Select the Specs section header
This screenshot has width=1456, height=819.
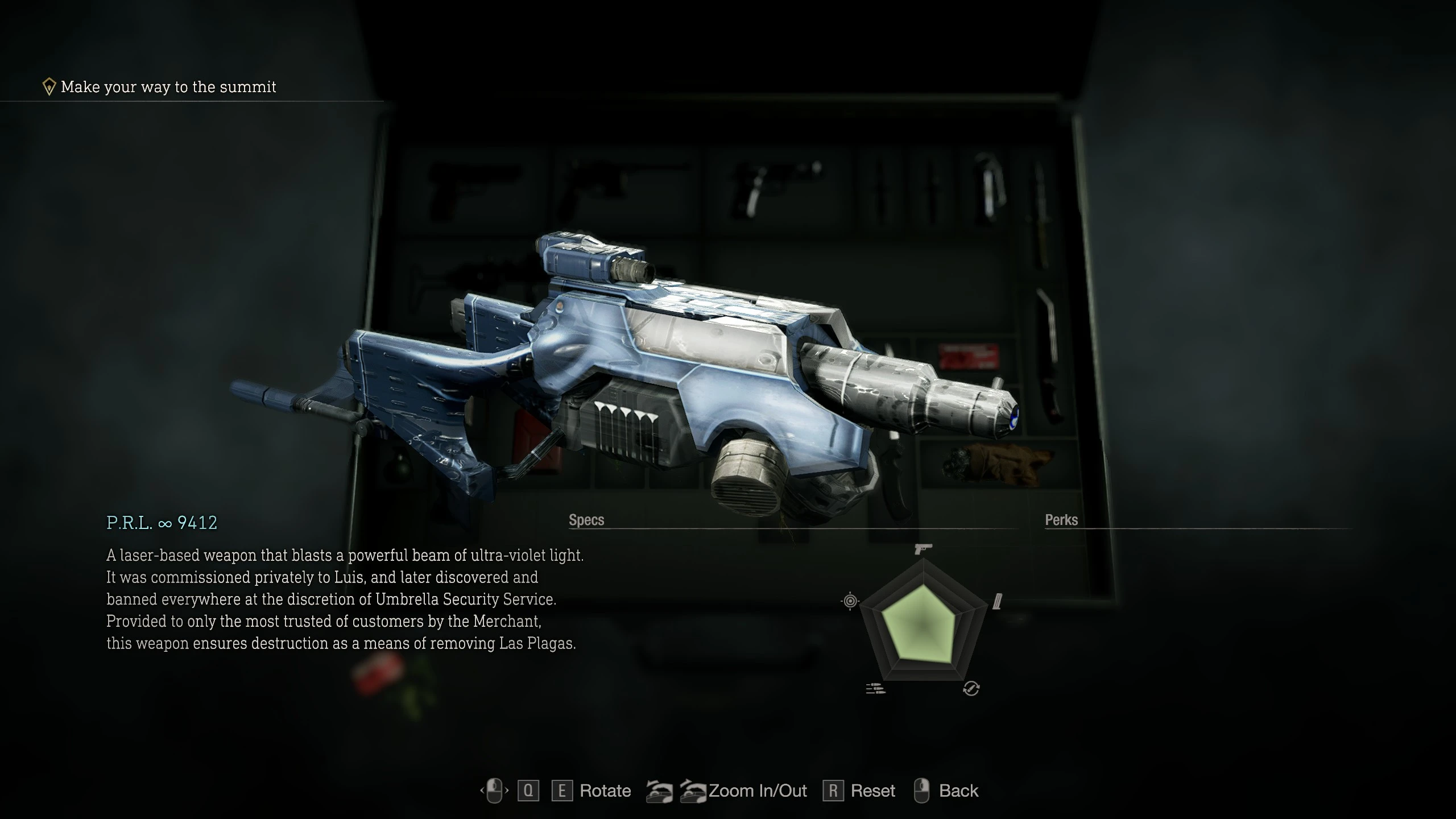point(586,520)
